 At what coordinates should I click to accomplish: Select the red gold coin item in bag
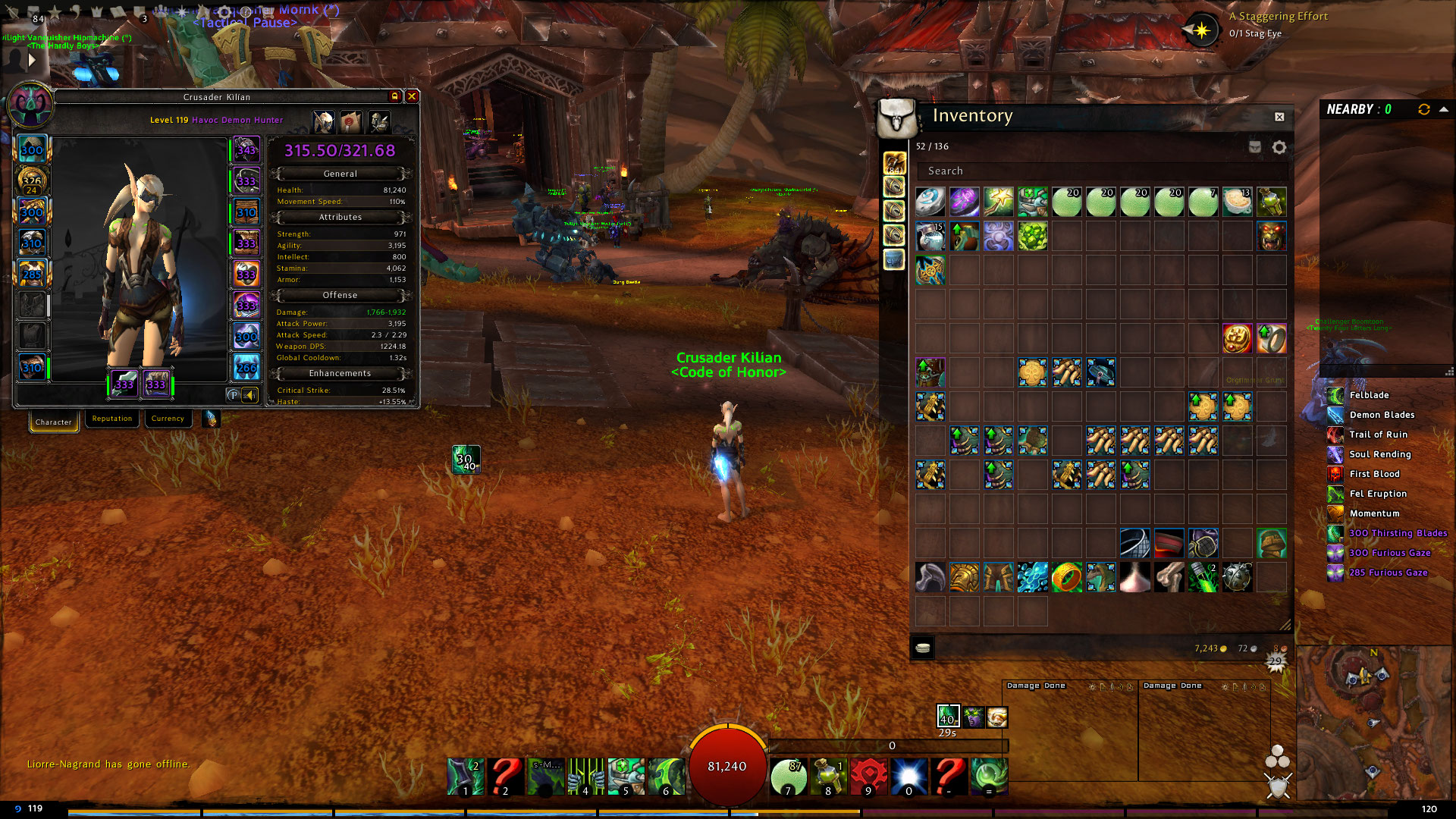(1237, 338)
